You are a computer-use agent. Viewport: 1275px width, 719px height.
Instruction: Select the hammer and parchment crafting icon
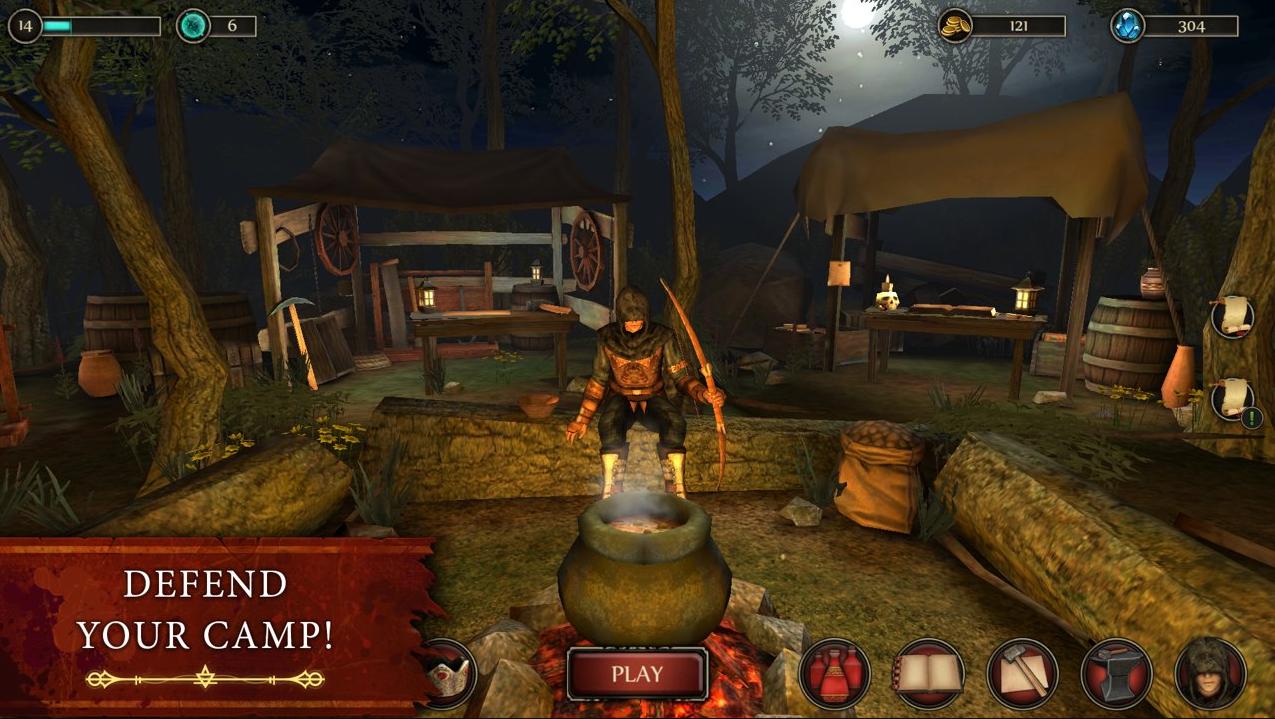pos(1022,674)
